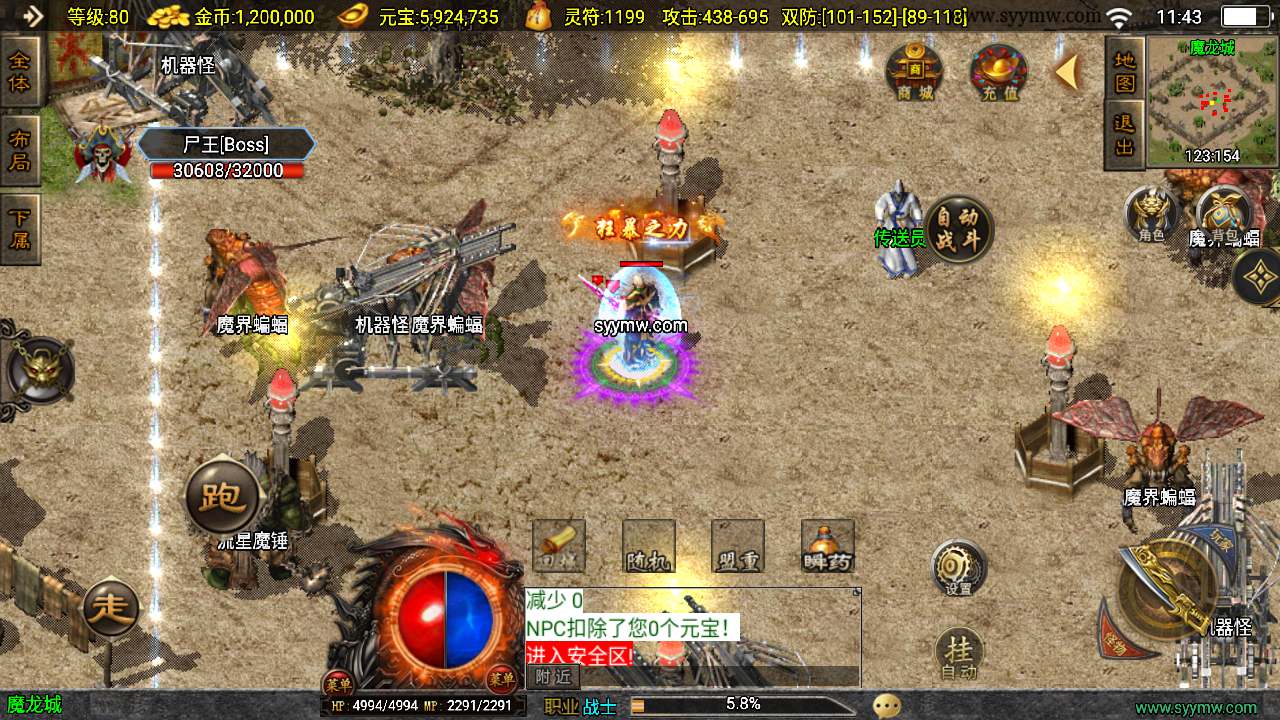Tap the 退出 exit button
Image resolution: width=1280 pixels, height=720 pixels.
tap(1124, 135)
